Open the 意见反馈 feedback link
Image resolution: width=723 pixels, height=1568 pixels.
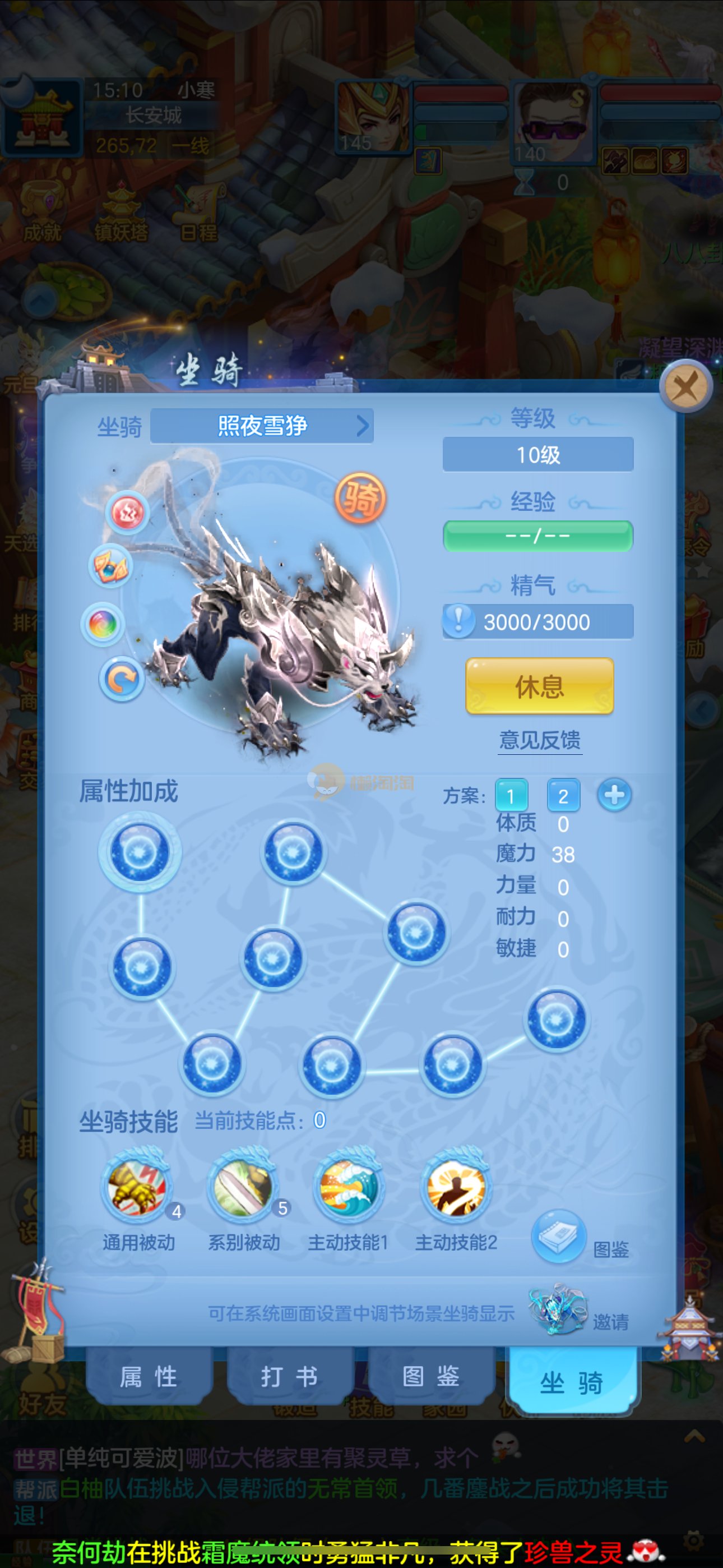(539, 740)
